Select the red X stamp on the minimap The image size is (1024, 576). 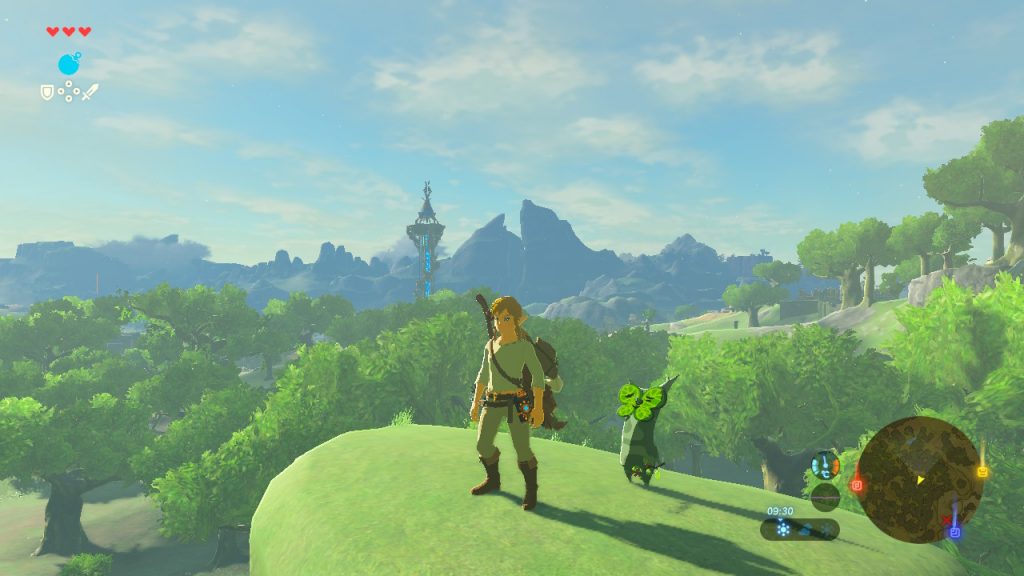click(946, 519)
